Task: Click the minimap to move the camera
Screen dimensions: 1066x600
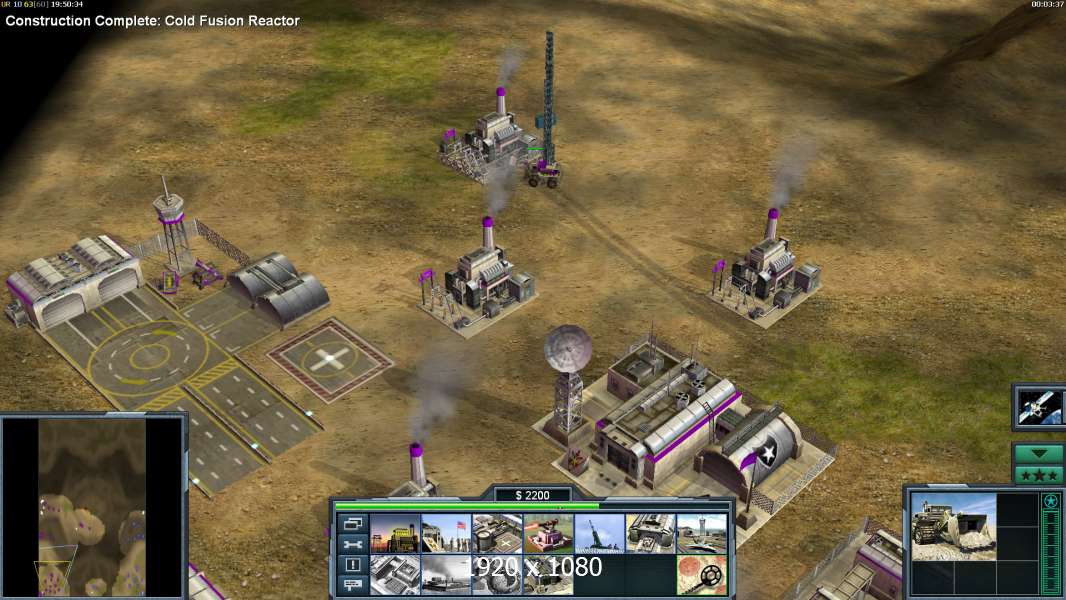Action: pyautogui.click(x=92, y=505)
